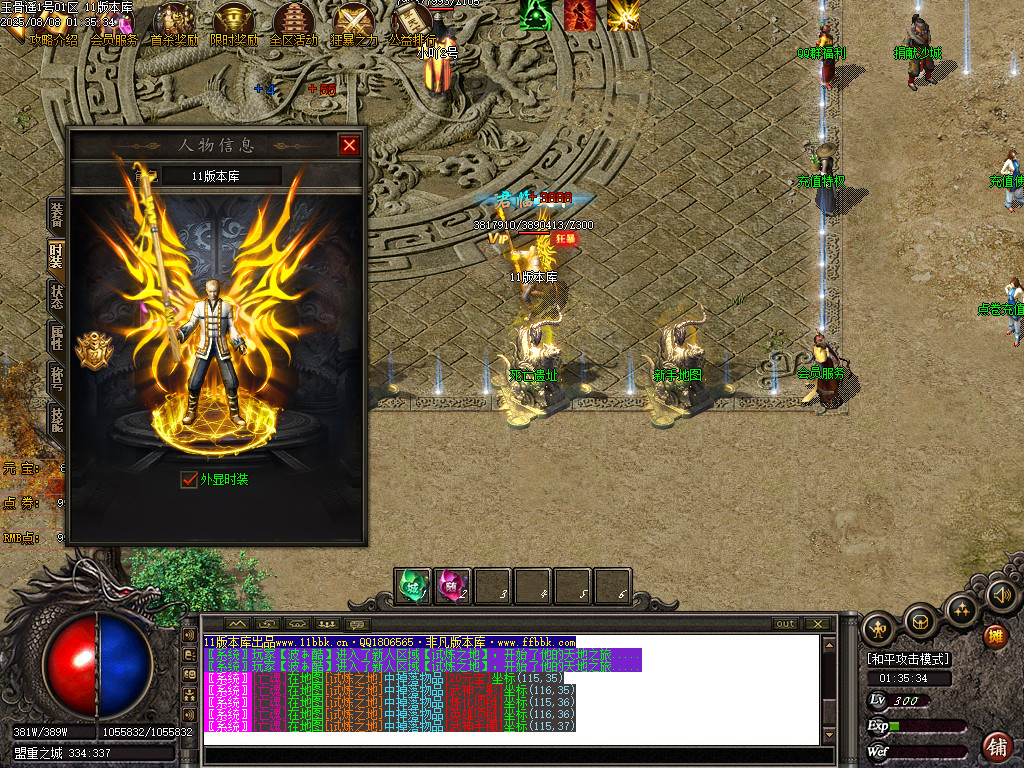Screen dimensions: 1024x768
Task: Open the 会员服务 member service icon
Action: (x=115, y=22)
